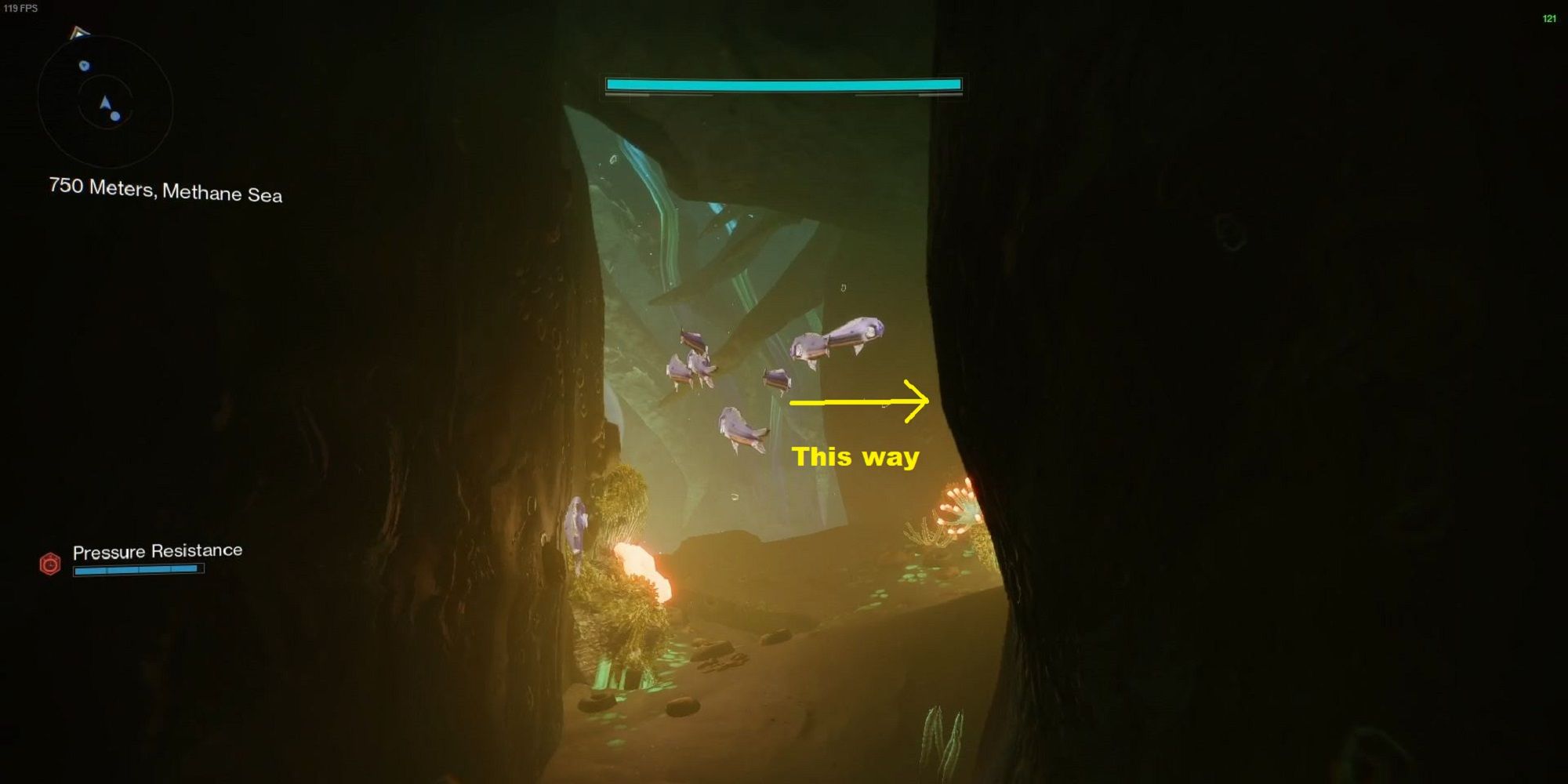Click the Pressure Resistance text label

[x=158, y=550]
